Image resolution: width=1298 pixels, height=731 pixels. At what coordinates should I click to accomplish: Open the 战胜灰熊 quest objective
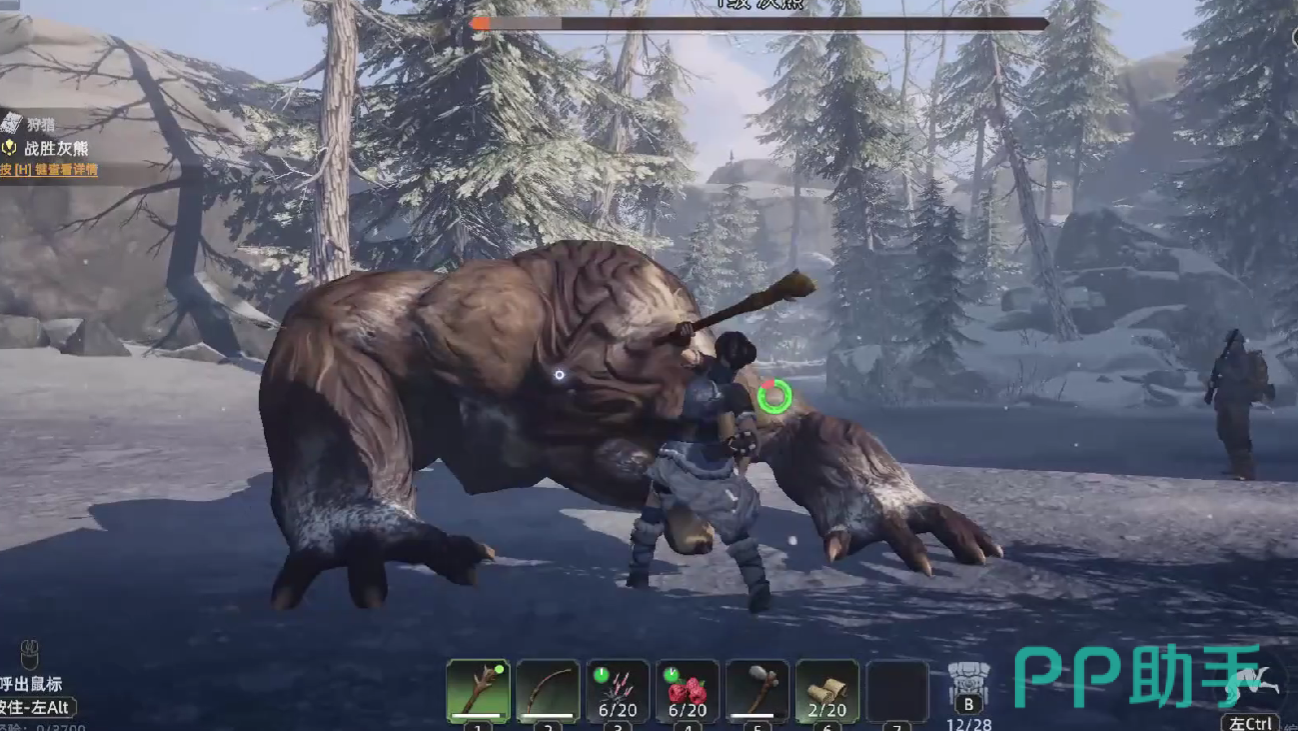point(57,148)
